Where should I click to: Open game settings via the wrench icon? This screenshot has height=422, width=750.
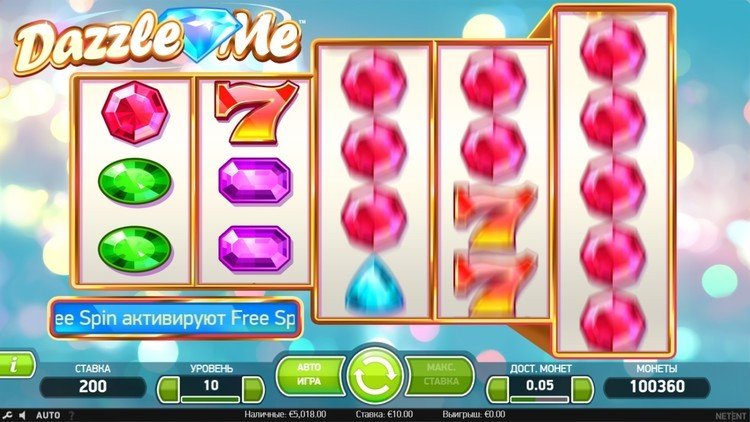(x=8, y=414)
